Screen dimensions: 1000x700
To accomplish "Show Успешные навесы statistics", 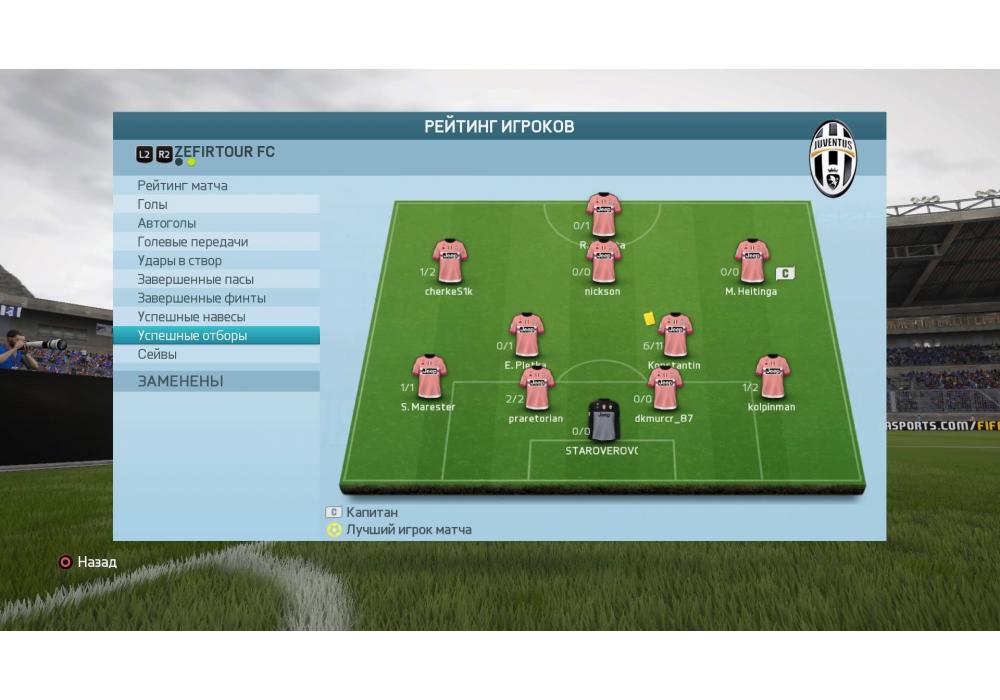I will [x=192, y=317].
